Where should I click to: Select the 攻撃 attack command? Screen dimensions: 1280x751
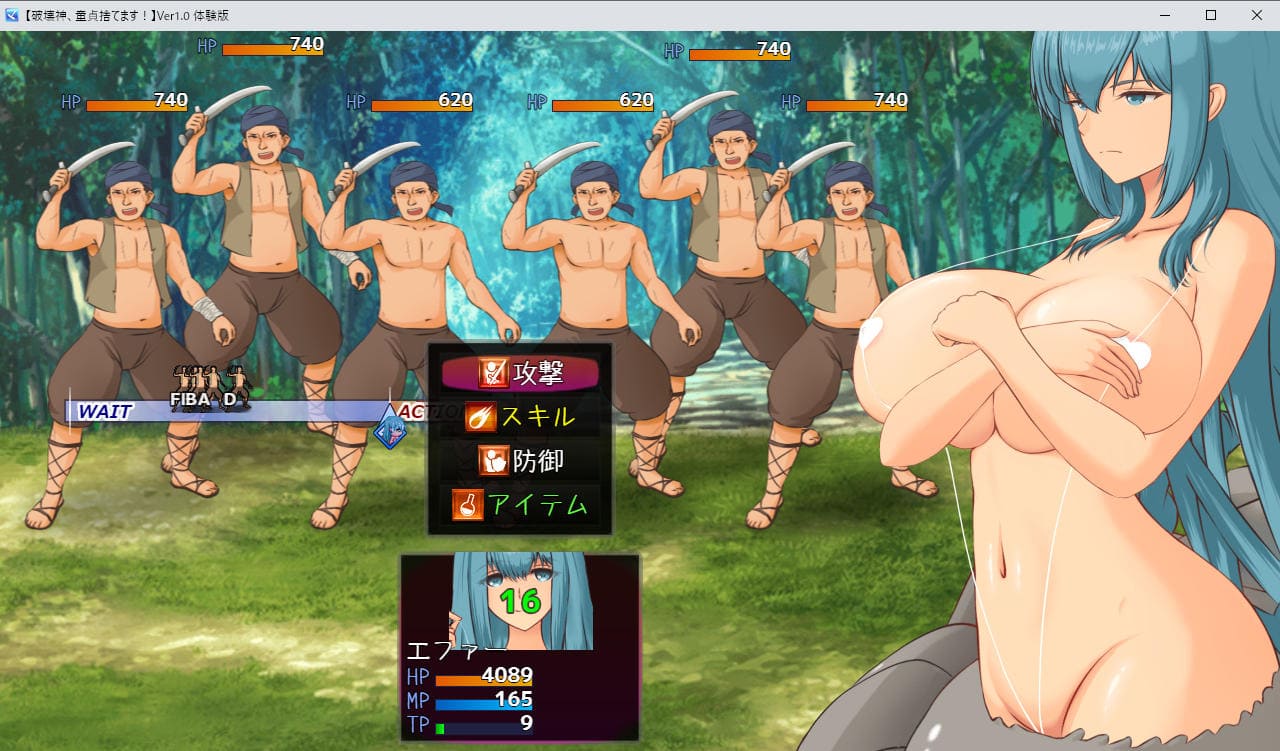tap(520, 374)
